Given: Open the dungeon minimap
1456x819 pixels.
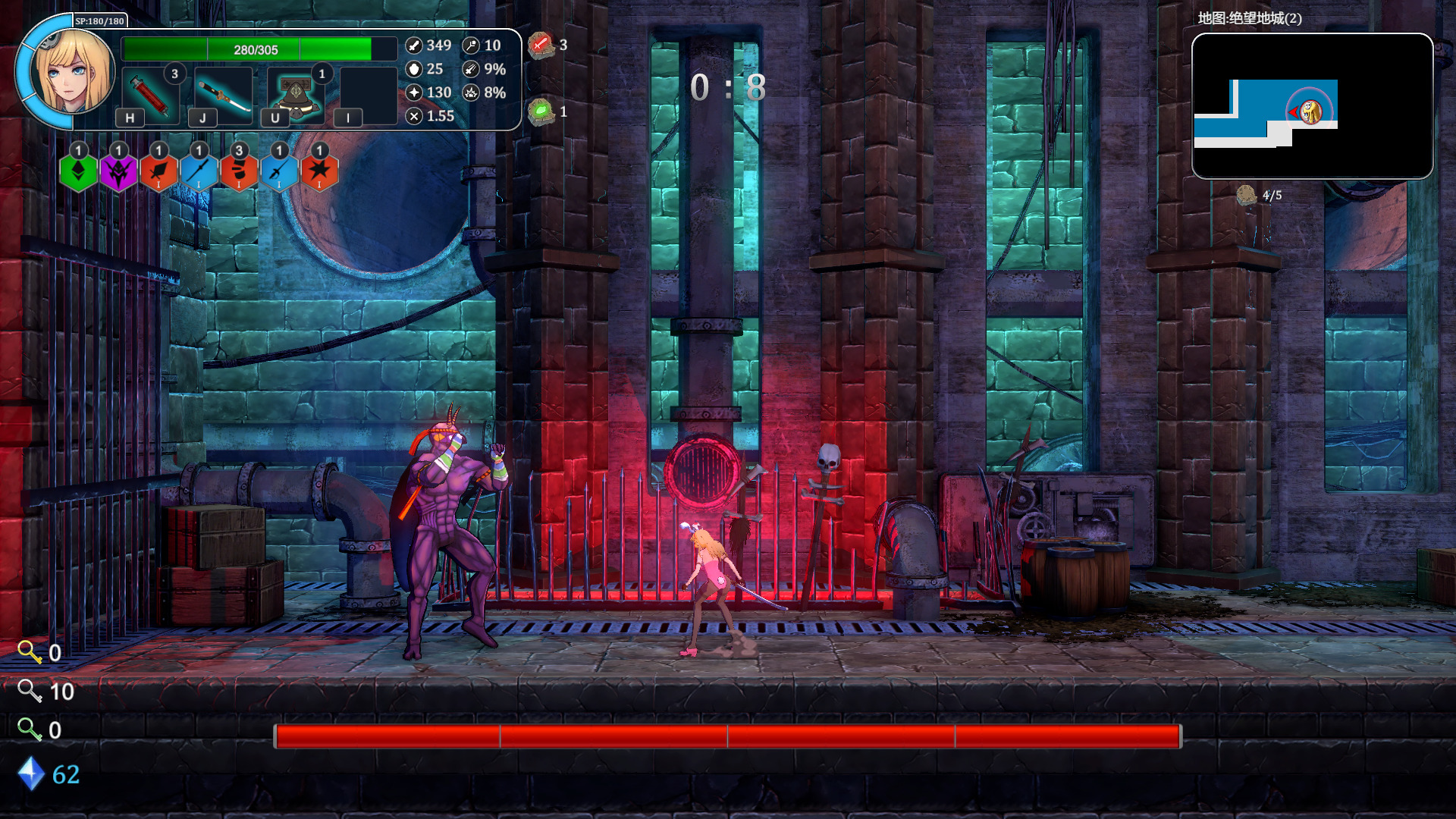Looking at the screenshot, I should point(1312,106).
